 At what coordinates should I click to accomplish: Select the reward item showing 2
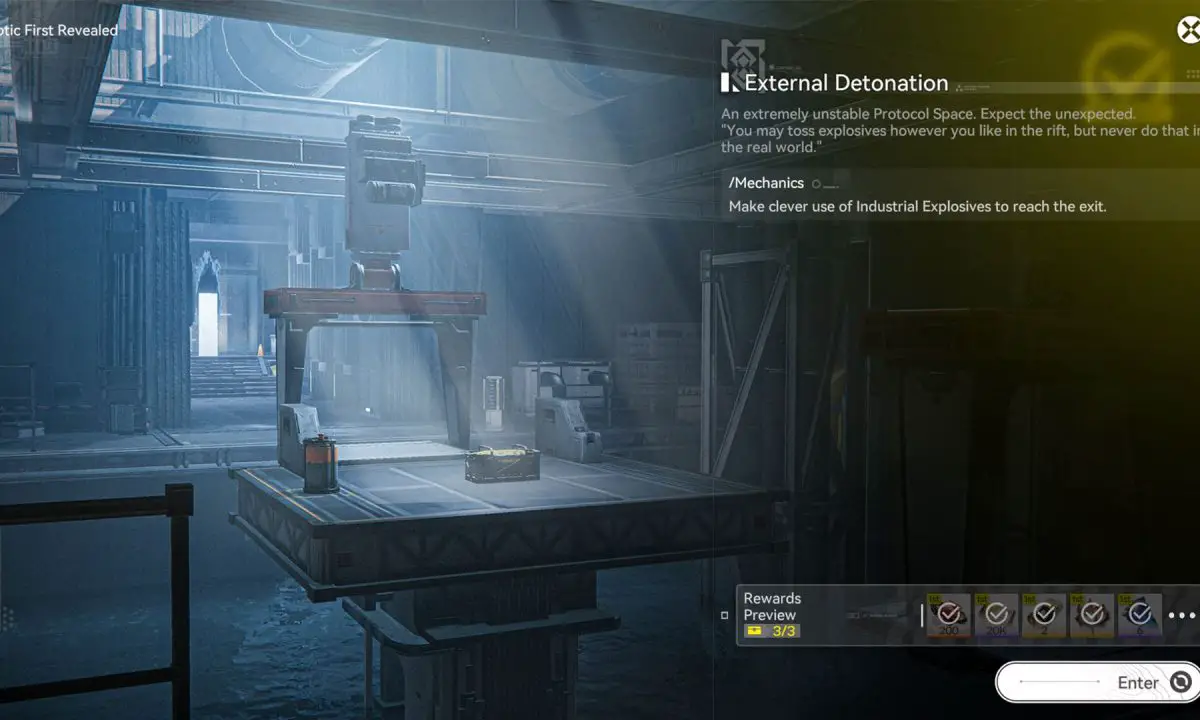point(1044,615)
